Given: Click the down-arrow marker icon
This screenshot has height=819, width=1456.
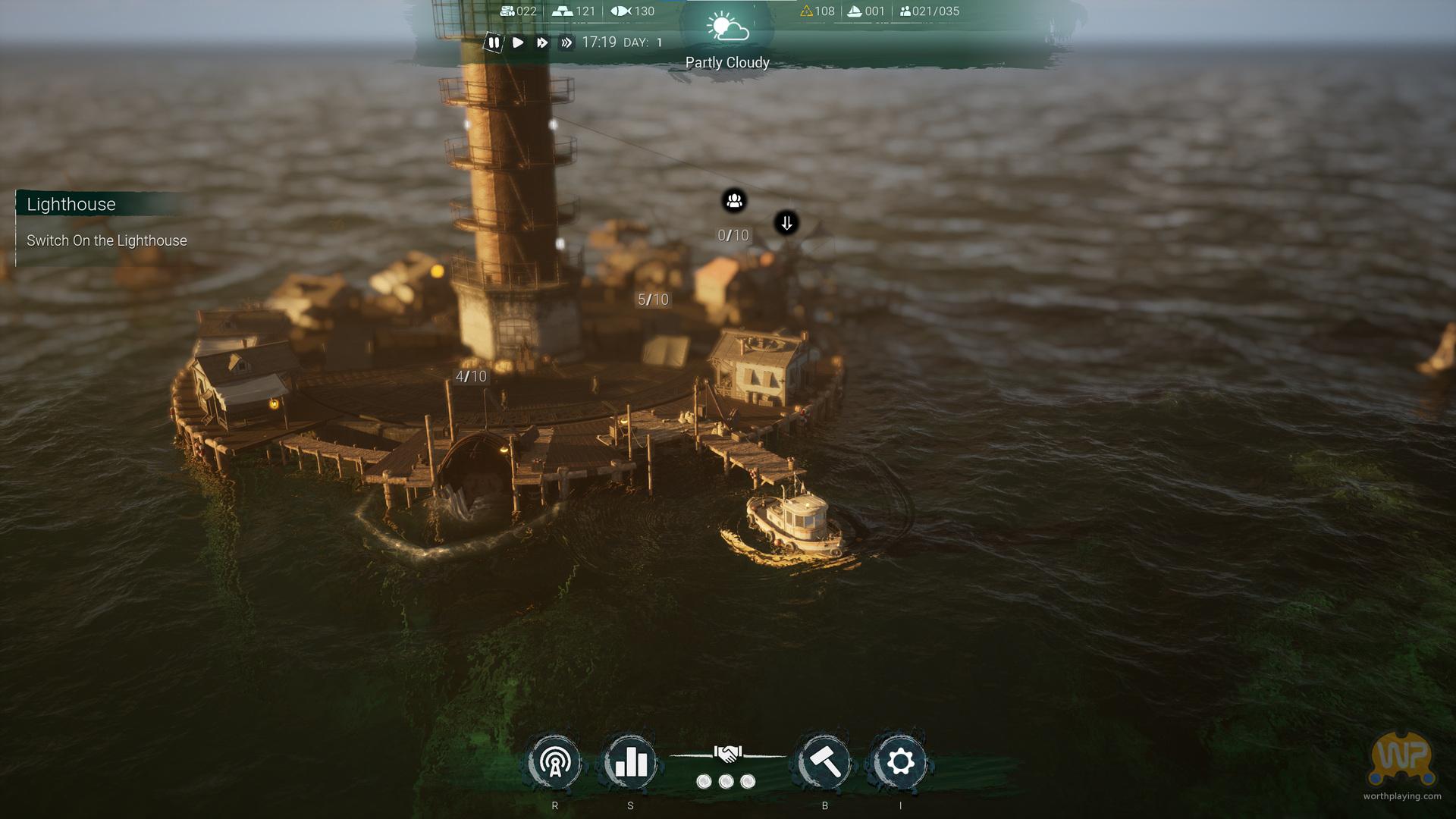Looking at the screenshot, I should pyautogui.click(x=786, y=223).
